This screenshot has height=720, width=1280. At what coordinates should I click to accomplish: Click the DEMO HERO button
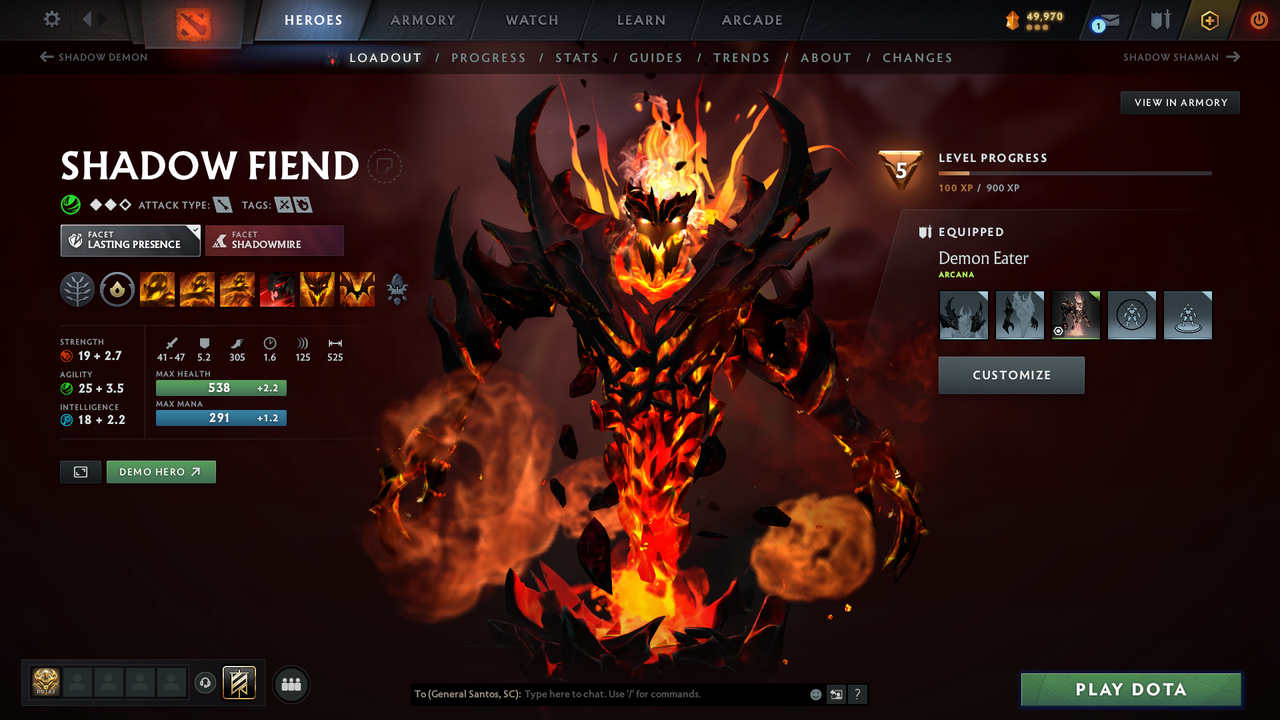point(160,471)
